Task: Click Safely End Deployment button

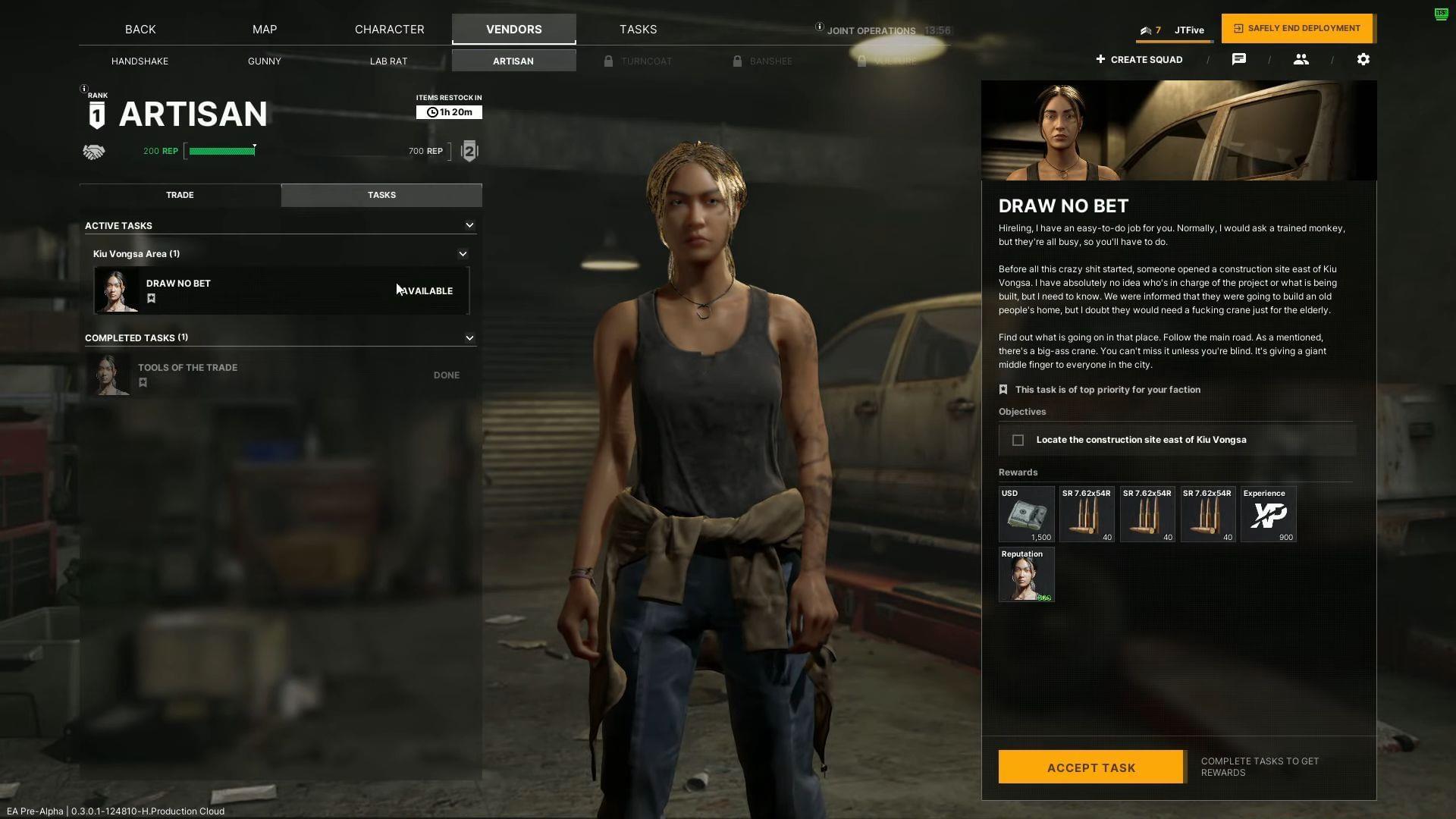Action: click(1297, 29)
